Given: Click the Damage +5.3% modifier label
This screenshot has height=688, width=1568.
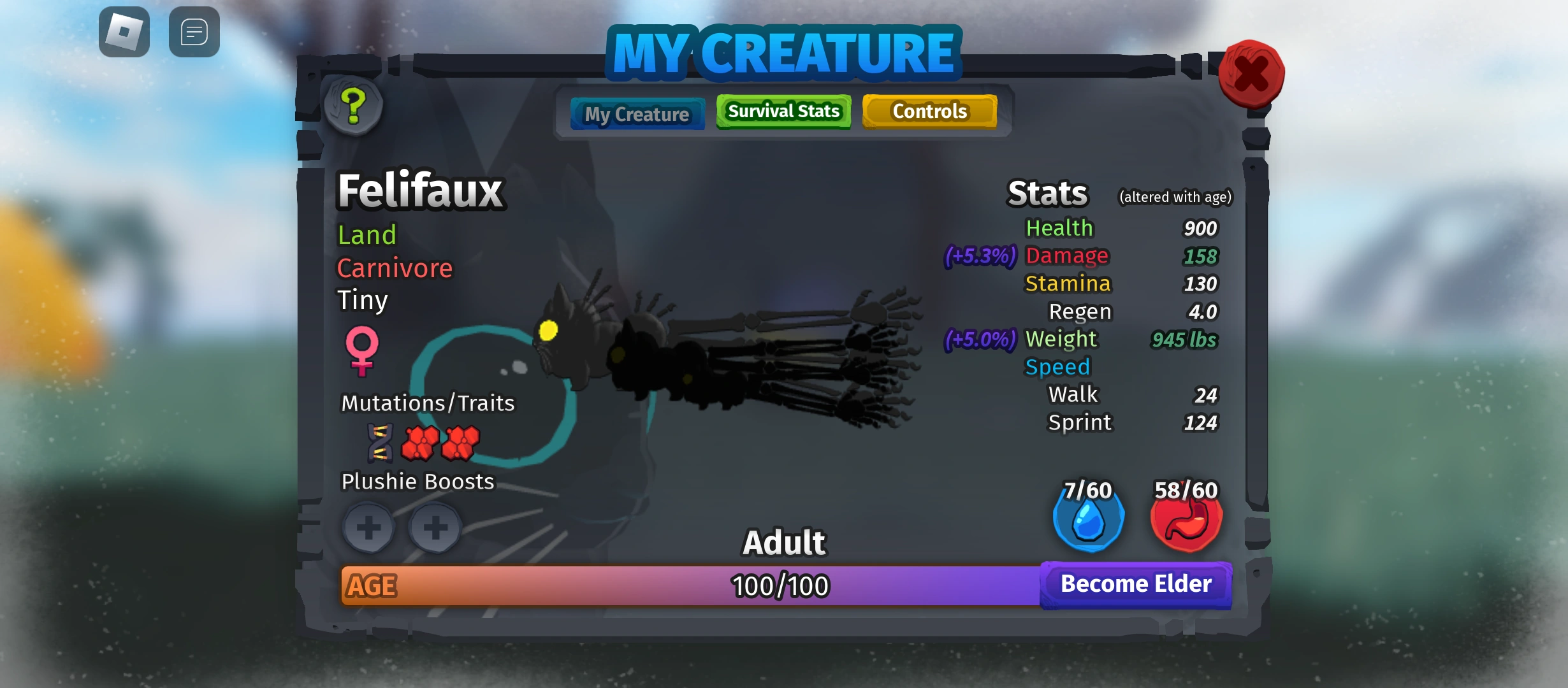Looking at the screenshot, I should (x=980, y=256).
